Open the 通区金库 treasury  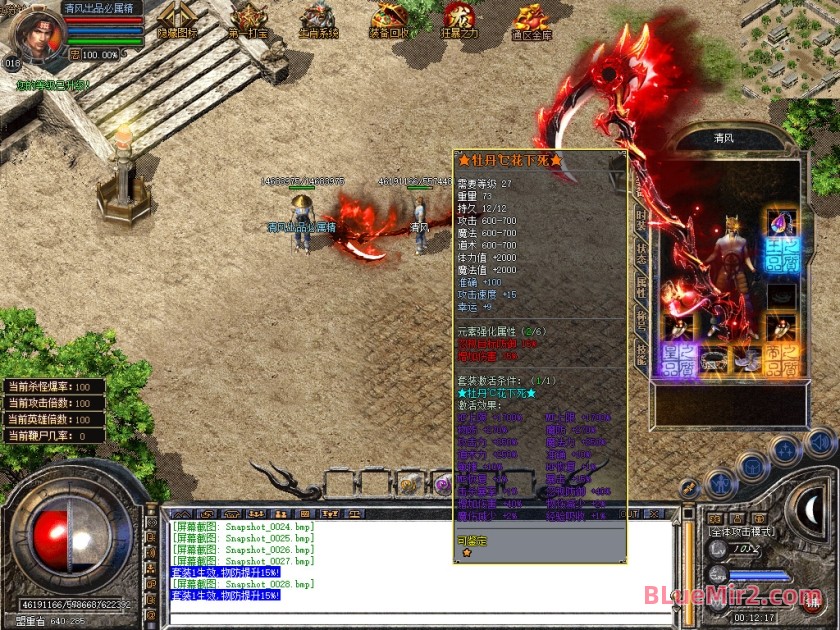click(531, 20)
